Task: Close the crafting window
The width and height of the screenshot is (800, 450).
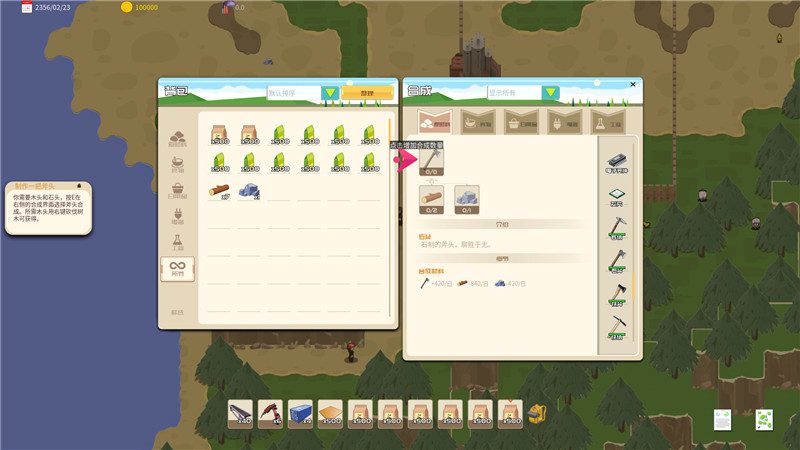Action: 633,85
